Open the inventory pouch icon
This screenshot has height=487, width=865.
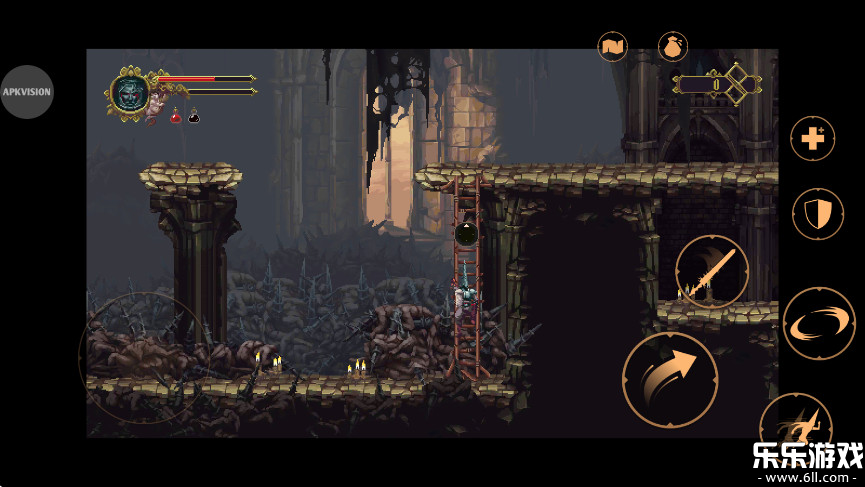[x=672, y=46]
